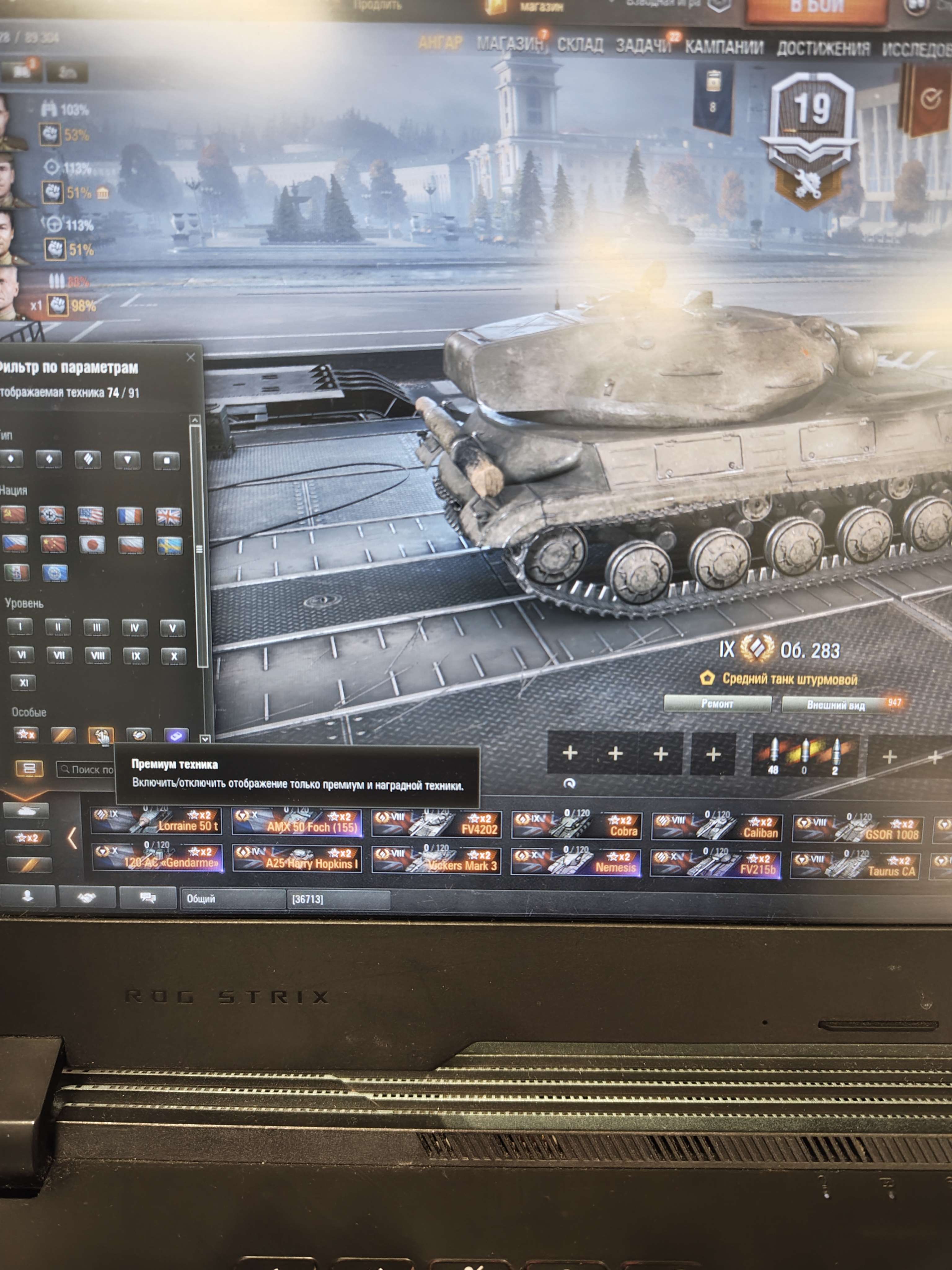Filter vehicles by the Sweden flag
The width and height of the screenshot is (952, 1270).
click(x=170, y=545)
